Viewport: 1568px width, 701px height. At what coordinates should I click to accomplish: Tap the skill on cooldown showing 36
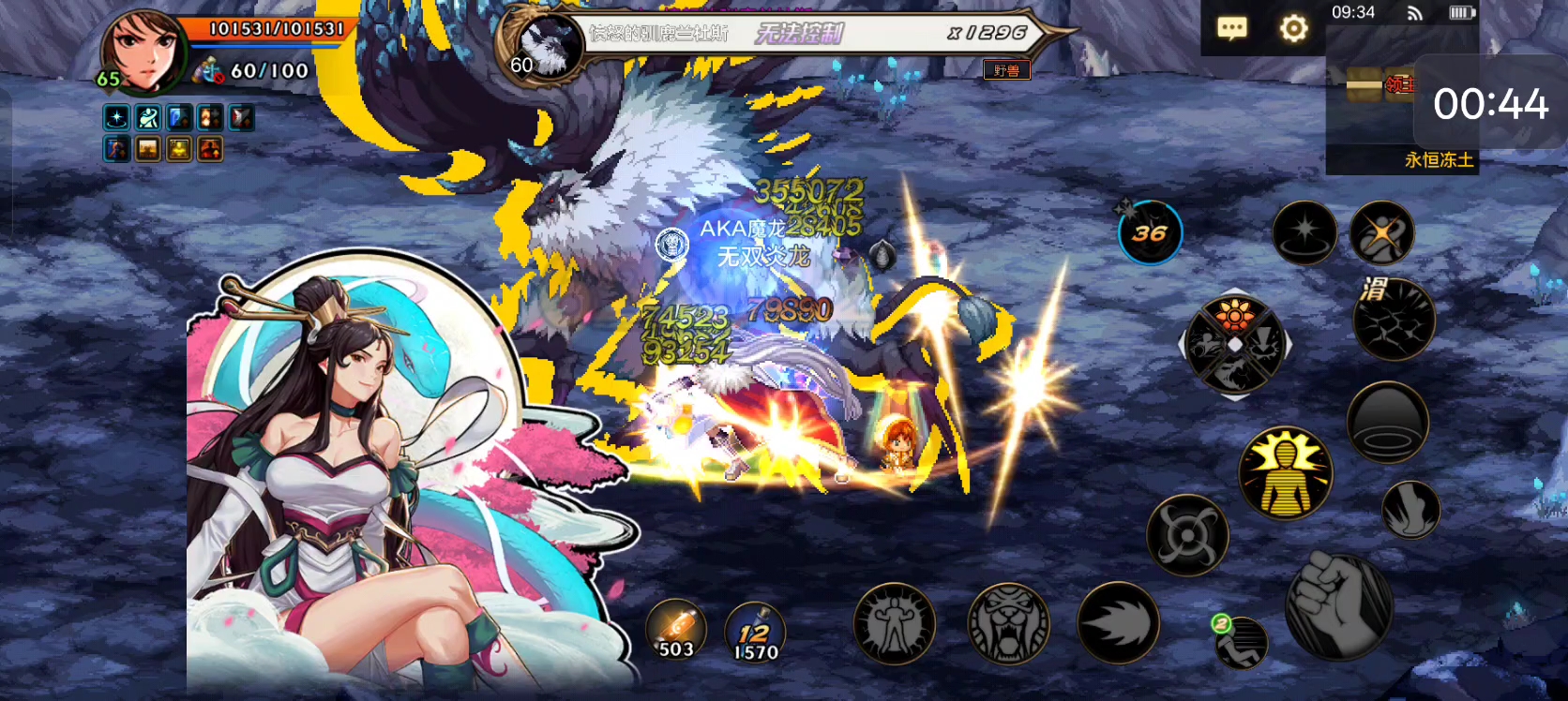pyautogui.click(x=1150, y=232)
